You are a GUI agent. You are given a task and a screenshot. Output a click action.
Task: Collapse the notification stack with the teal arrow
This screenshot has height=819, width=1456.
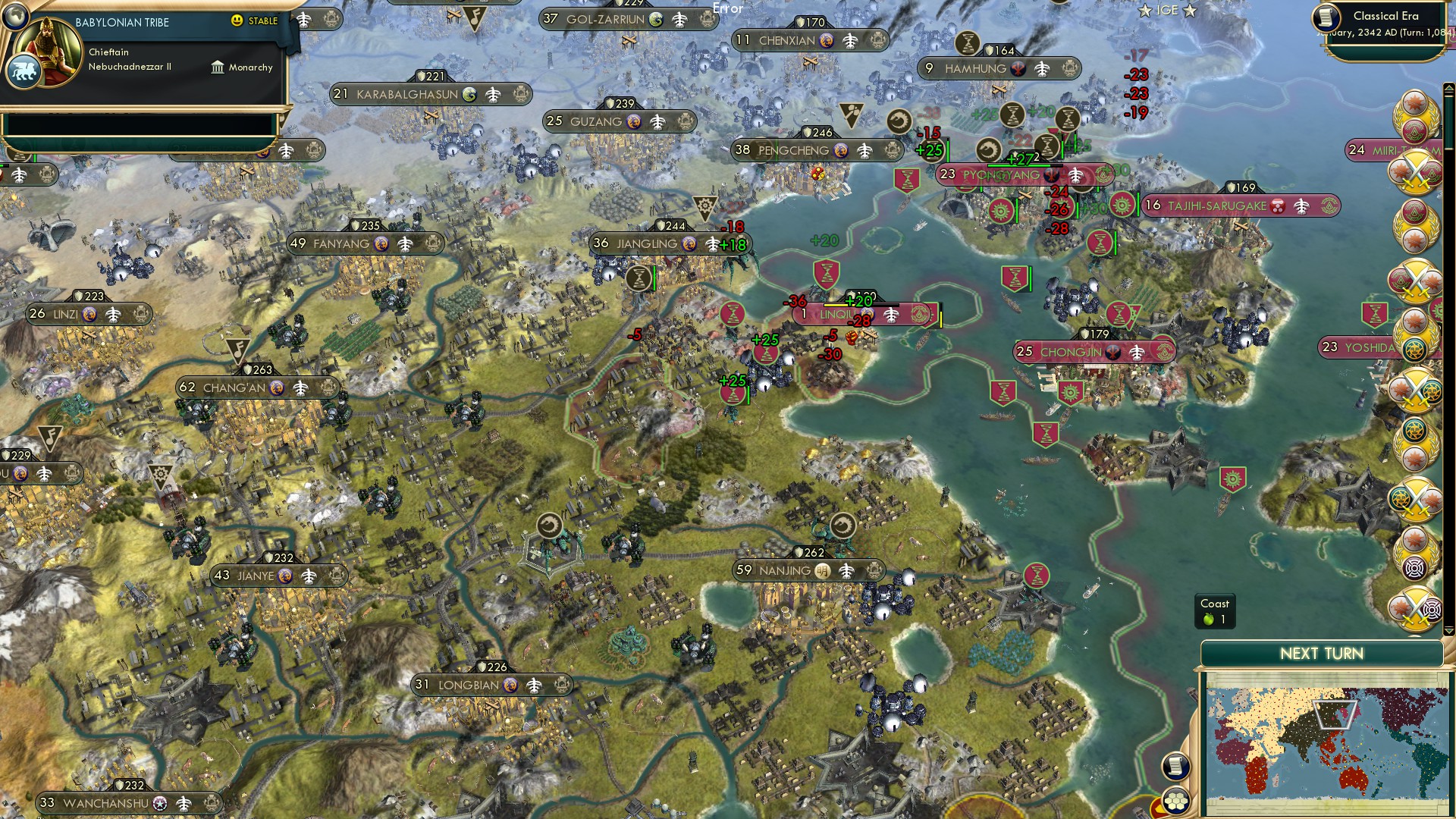pyautogui.click(x=1448, y=630)
